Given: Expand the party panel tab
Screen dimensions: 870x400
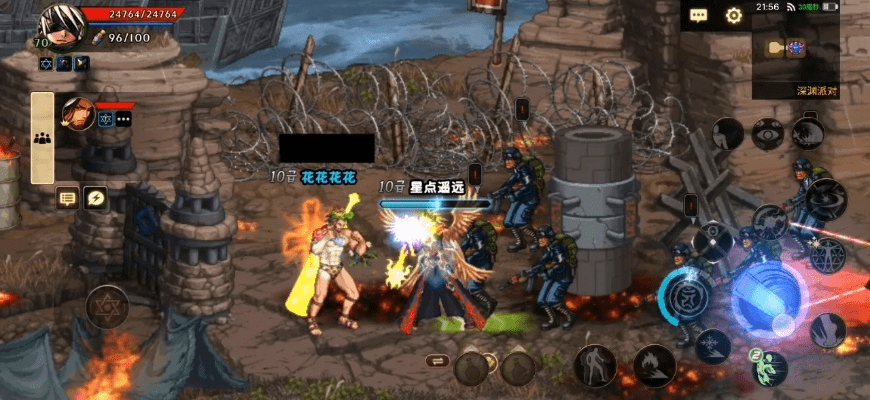Looking at the screenshot, I should [42, 139].
